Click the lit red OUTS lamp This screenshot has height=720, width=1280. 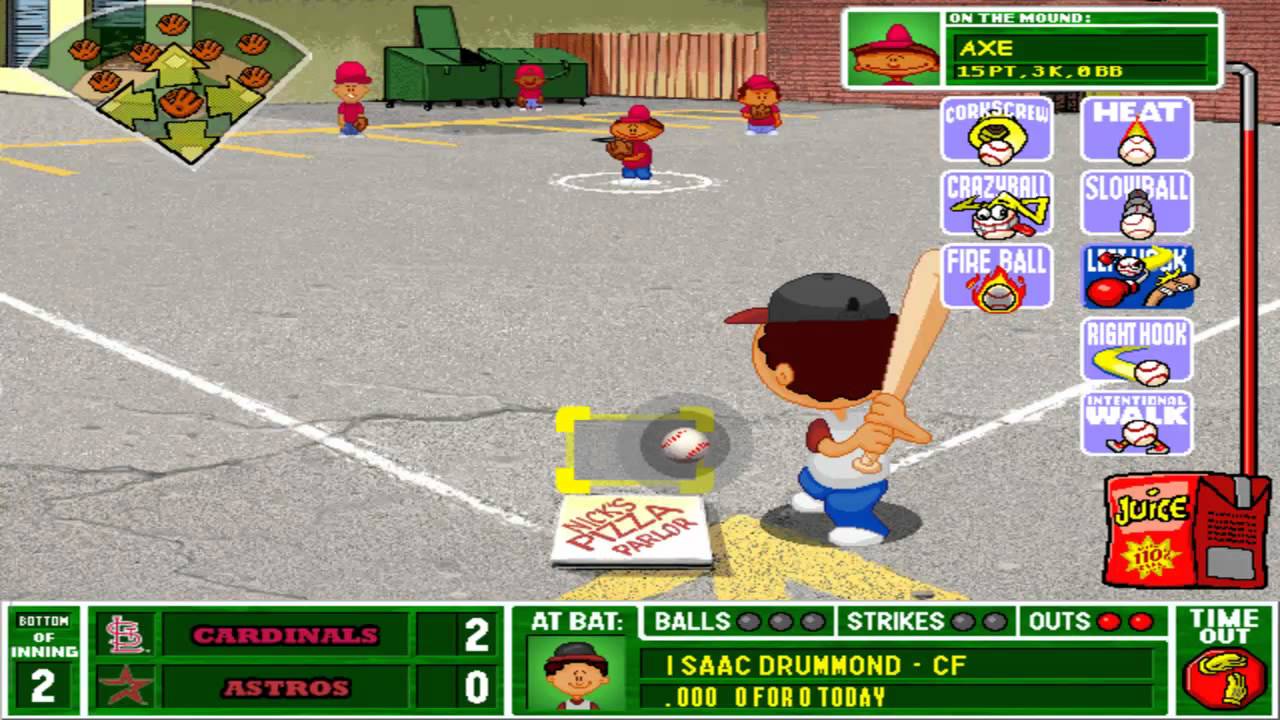[x=1107, y=622]
